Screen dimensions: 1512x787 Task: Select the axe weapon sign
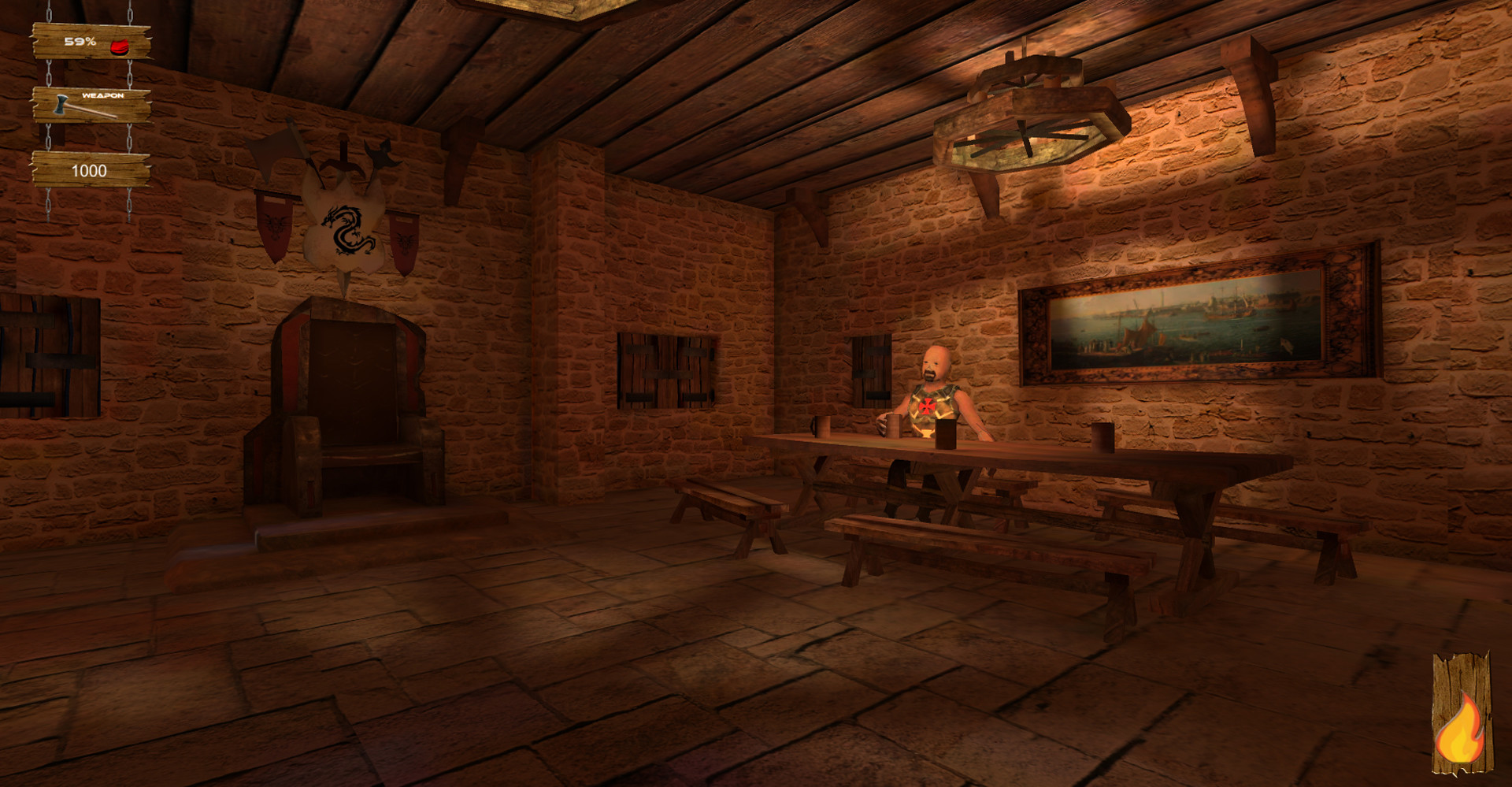pos(91,105)
